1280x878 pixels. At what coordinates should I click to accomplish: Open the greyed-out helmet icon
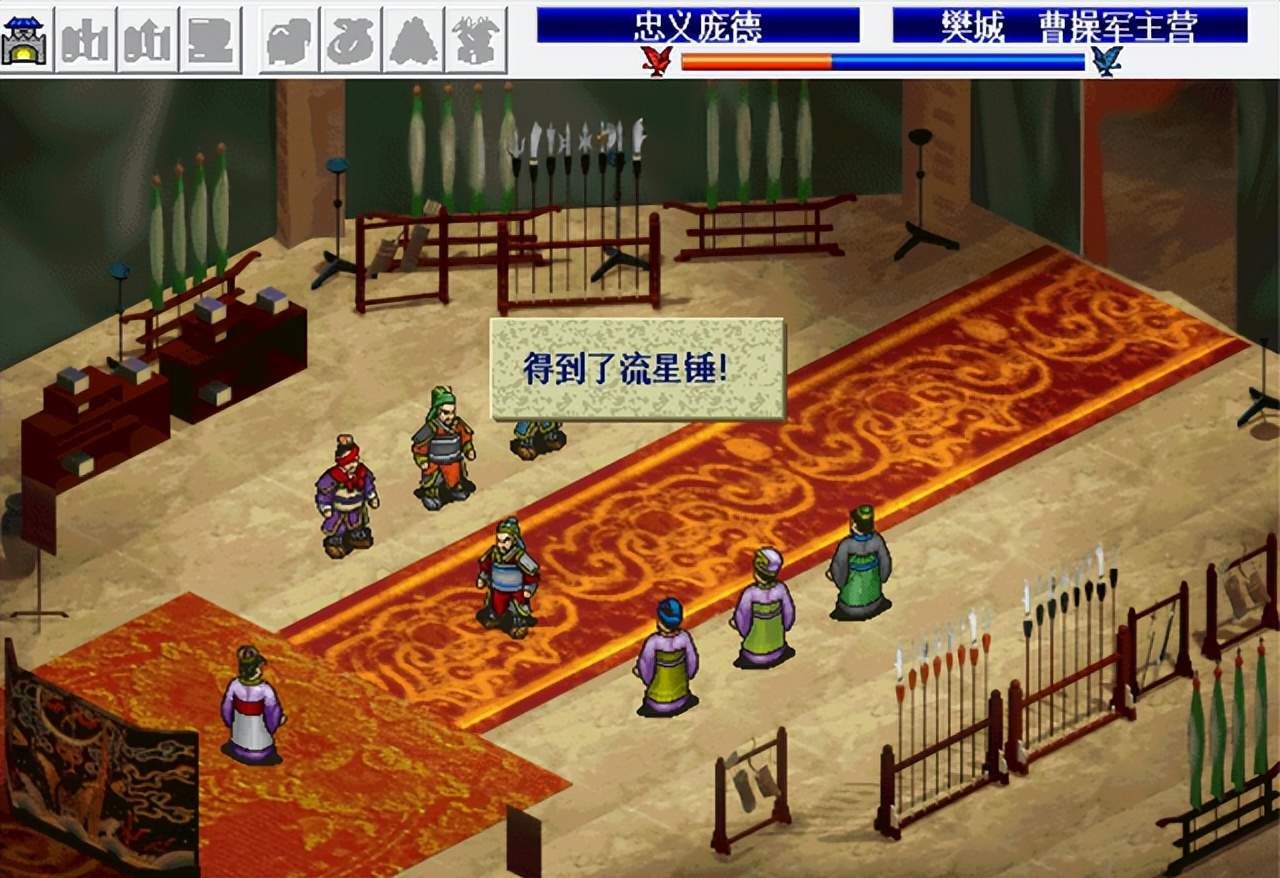[x=289, y=40]
